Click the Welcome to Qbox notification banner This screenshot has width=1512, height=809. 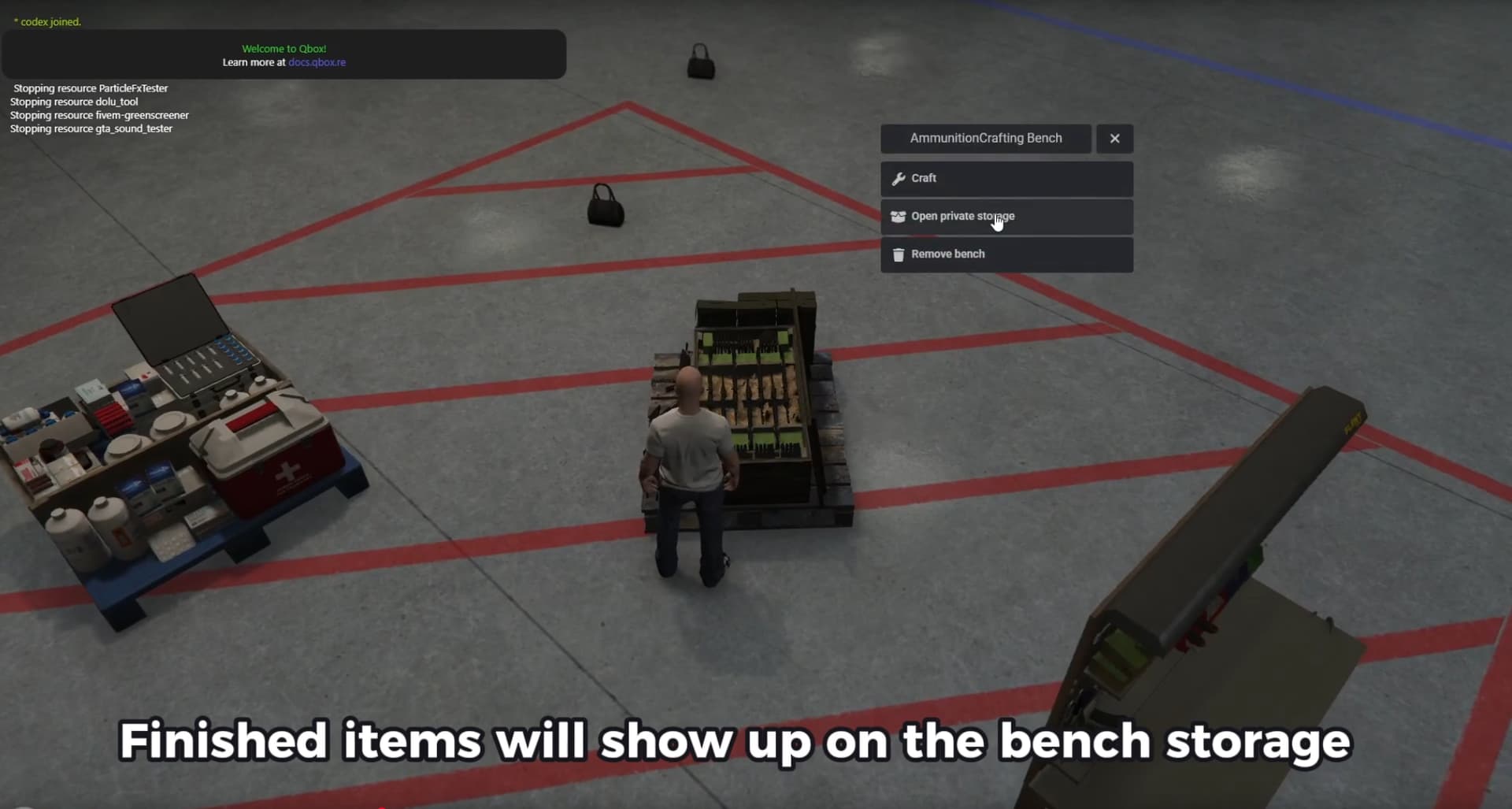(283, 54)
